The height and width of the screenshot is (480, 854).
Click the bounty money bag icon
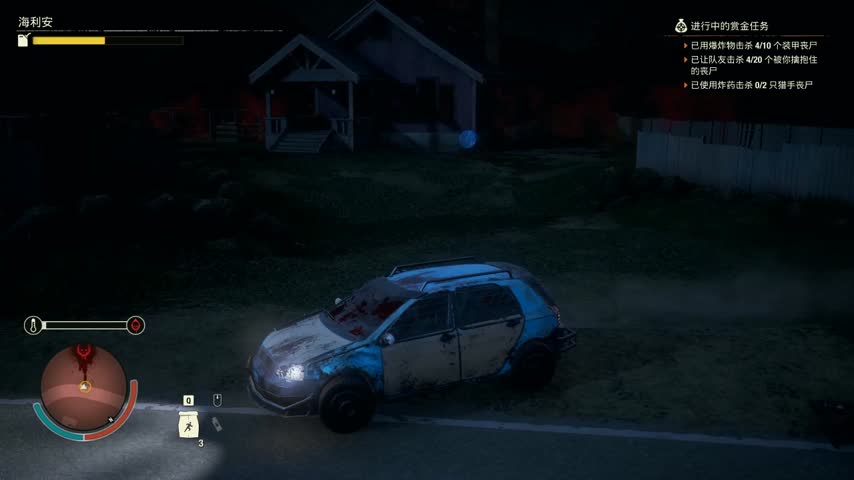click(680, 26)
